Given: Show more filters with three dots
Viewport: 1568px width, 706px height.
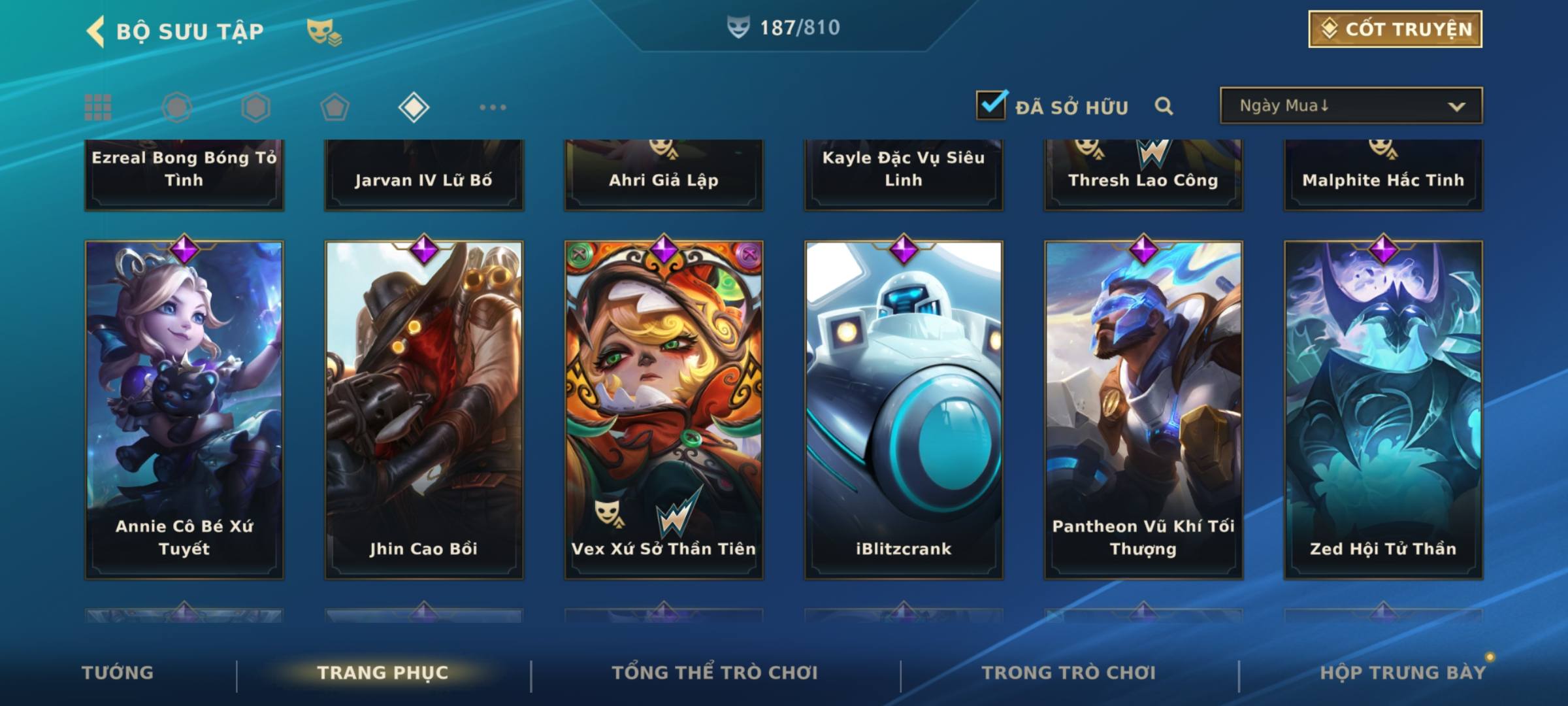Looking at the screenshot, I should [x=493, y=107].
